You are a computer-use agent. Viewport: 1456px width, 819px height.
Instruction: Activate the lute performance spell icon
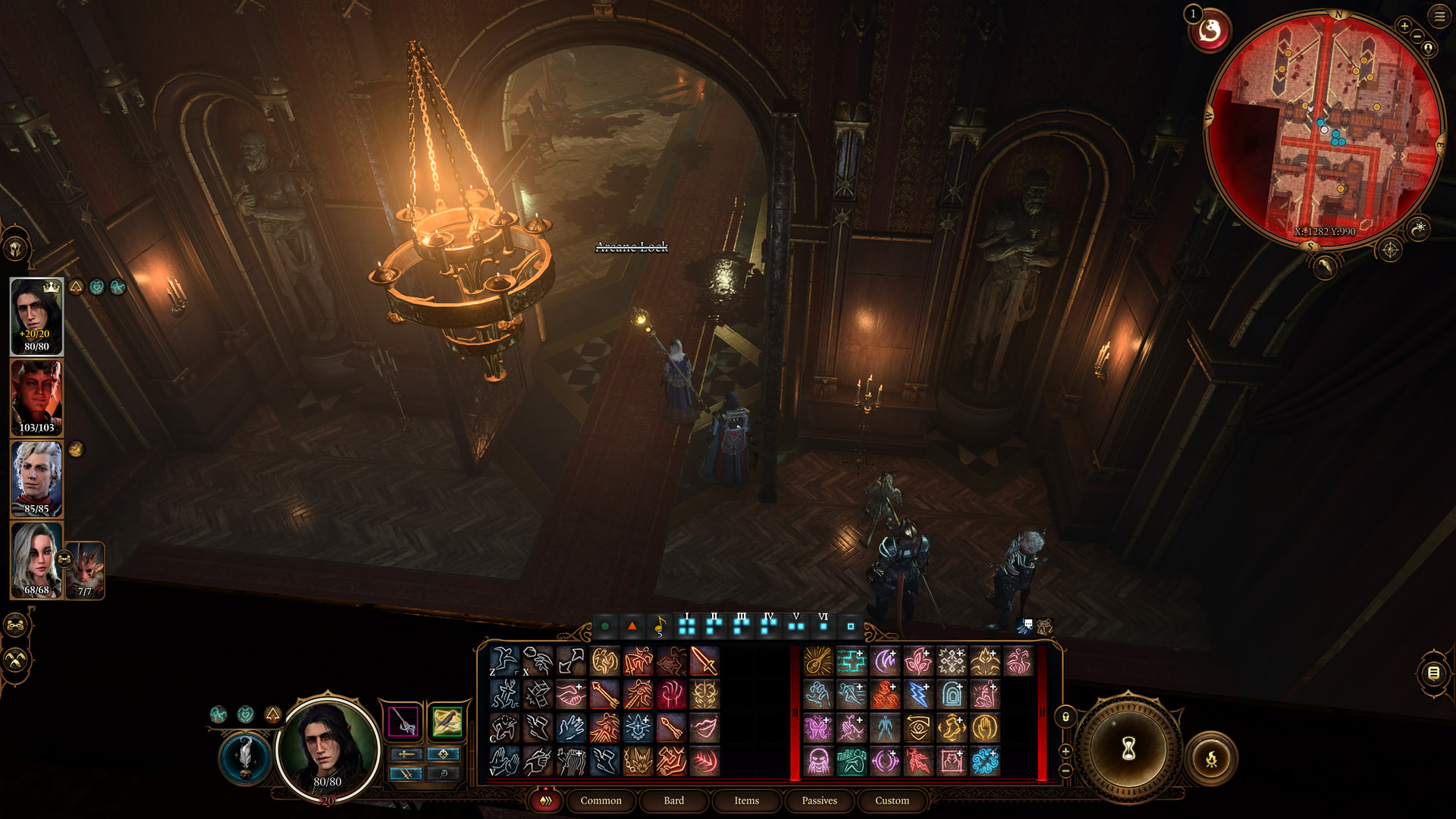click(x=818, y=661)
